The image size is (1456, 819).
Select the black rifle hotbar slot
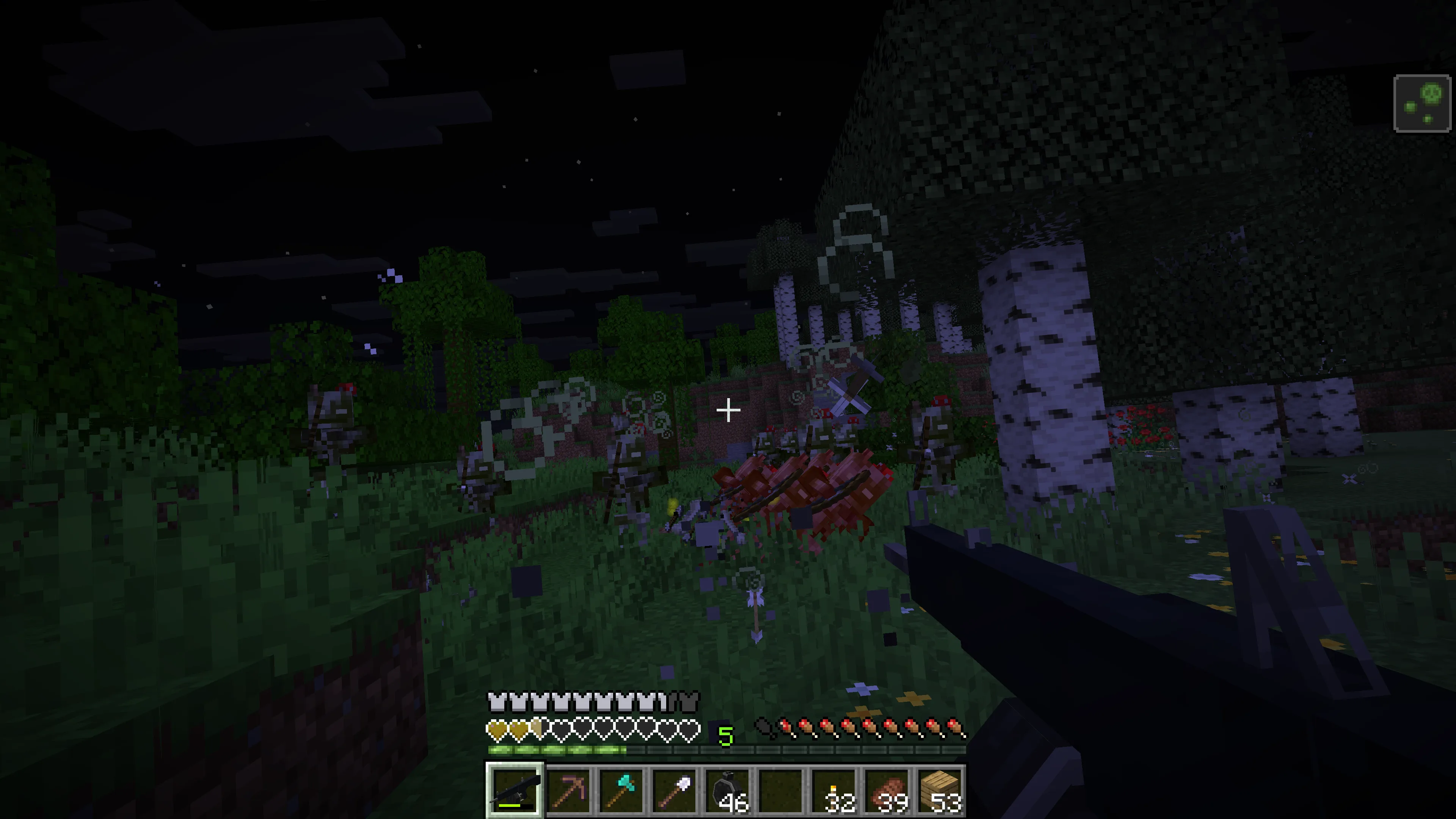515,789
